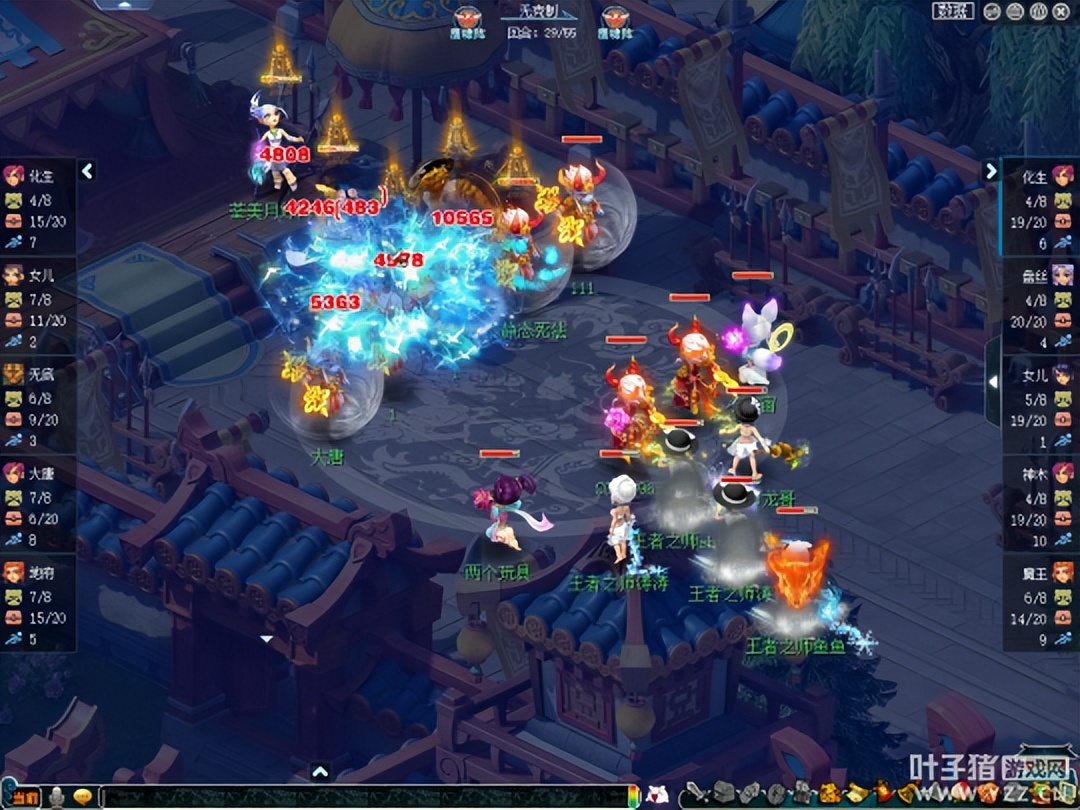This screenshot has height=810, width=1080.
Task: Open the speech bubble emoji button
Action: coord(84,797)
